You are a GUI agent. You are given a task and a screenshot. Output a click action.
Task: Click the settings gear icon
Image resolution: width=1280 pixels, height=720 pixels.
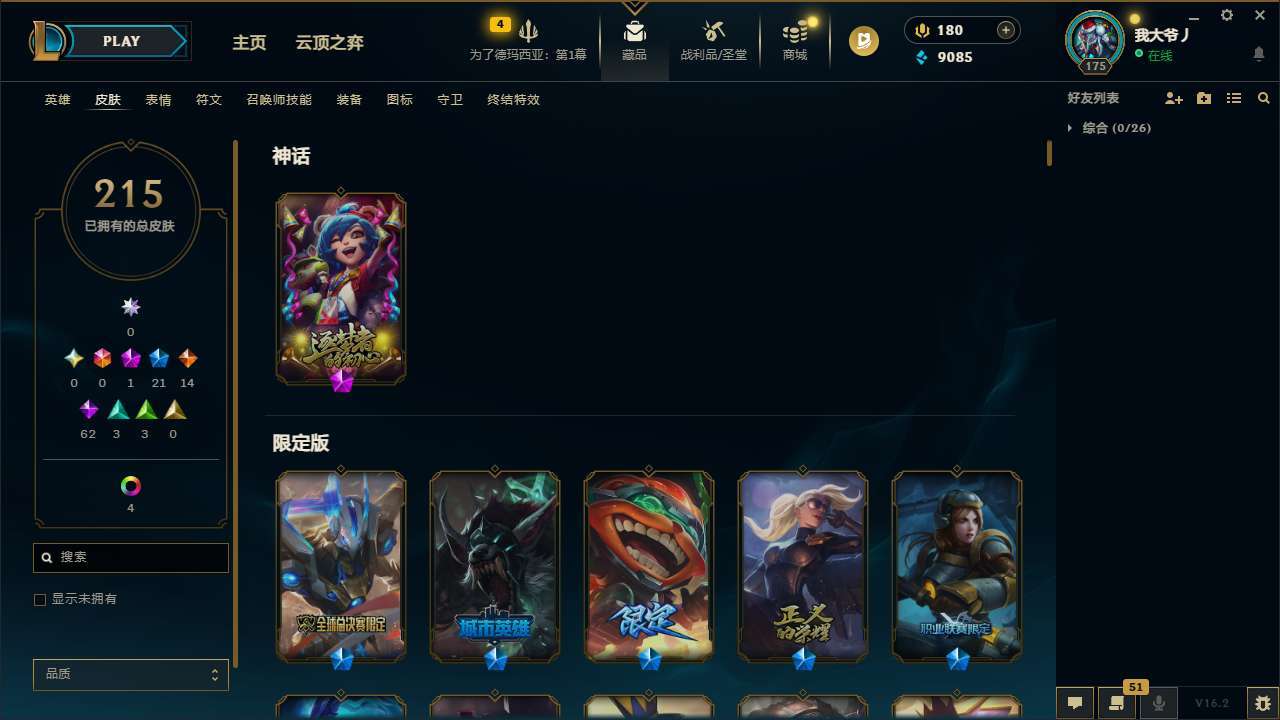(1226, 15)
